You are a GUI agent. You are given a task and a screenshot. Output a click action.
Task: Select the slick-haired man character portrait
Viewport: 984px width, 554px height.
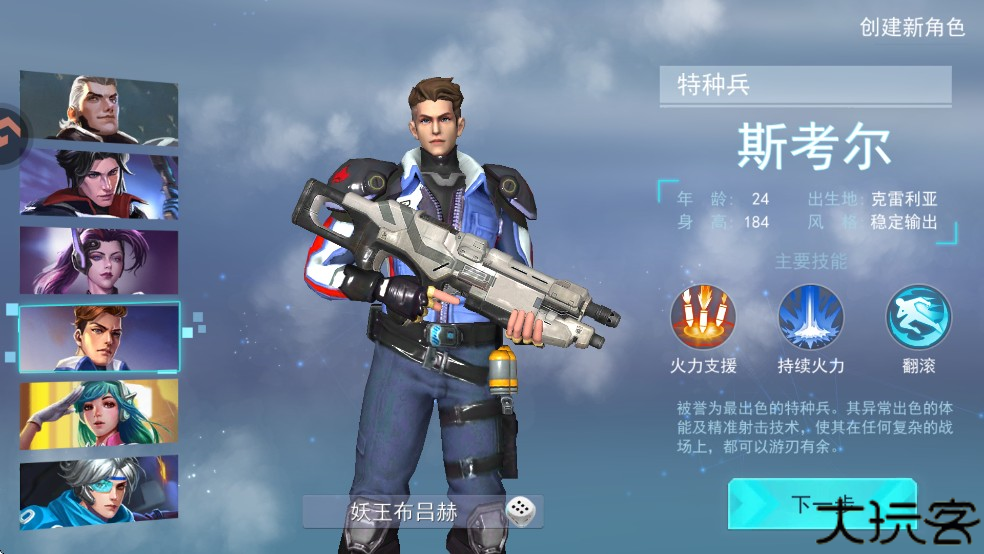(x=98, y=108)
